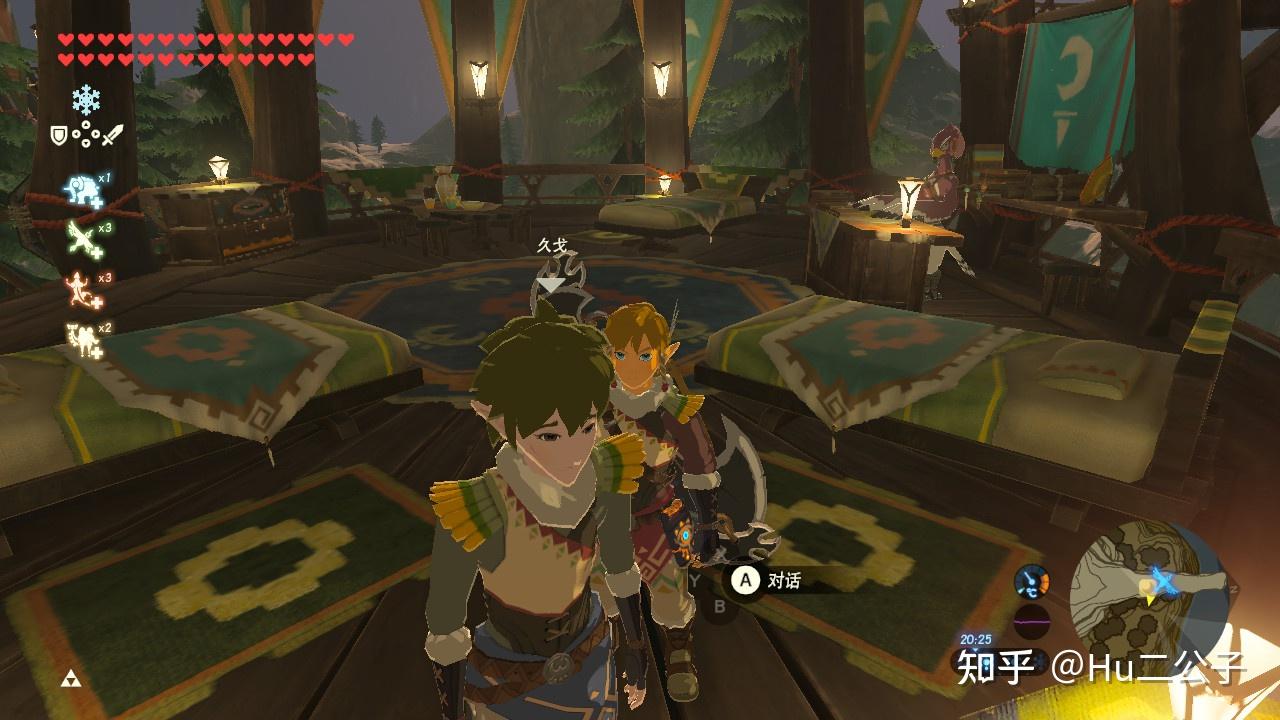1280x720 pixels.
Task: Activate the yellow Urbosa's Fury ability icon
Action: coord(83,338)
